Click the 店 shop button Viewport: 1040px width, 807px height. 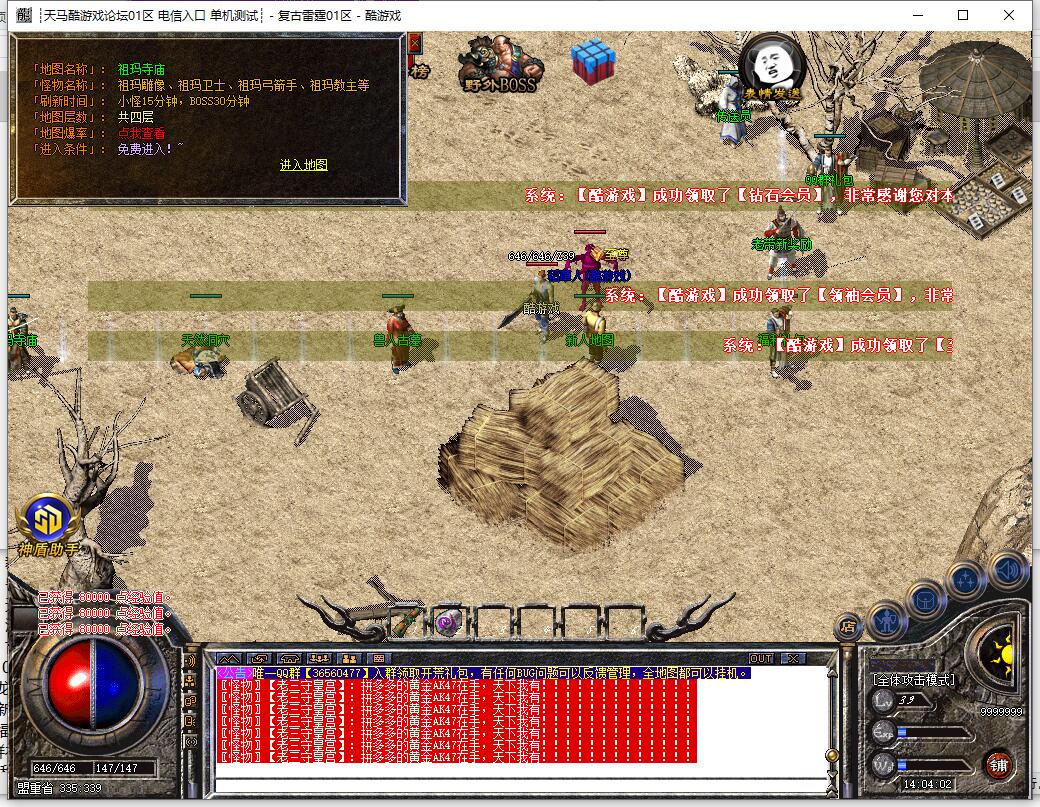tap(847, 627)
